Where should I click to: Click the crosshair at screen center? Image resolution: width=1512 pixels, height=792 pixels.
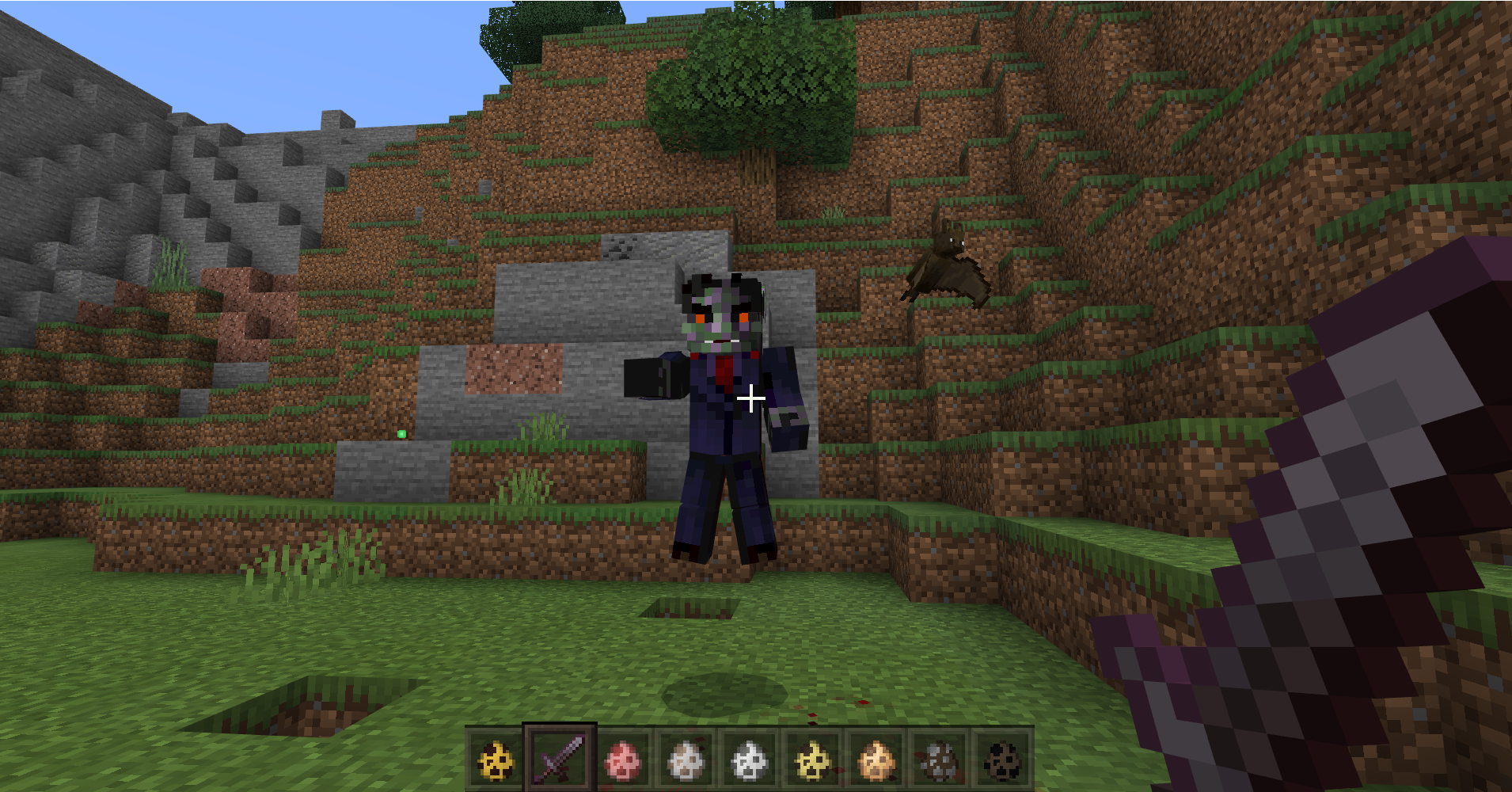click(x=750, y=398)
